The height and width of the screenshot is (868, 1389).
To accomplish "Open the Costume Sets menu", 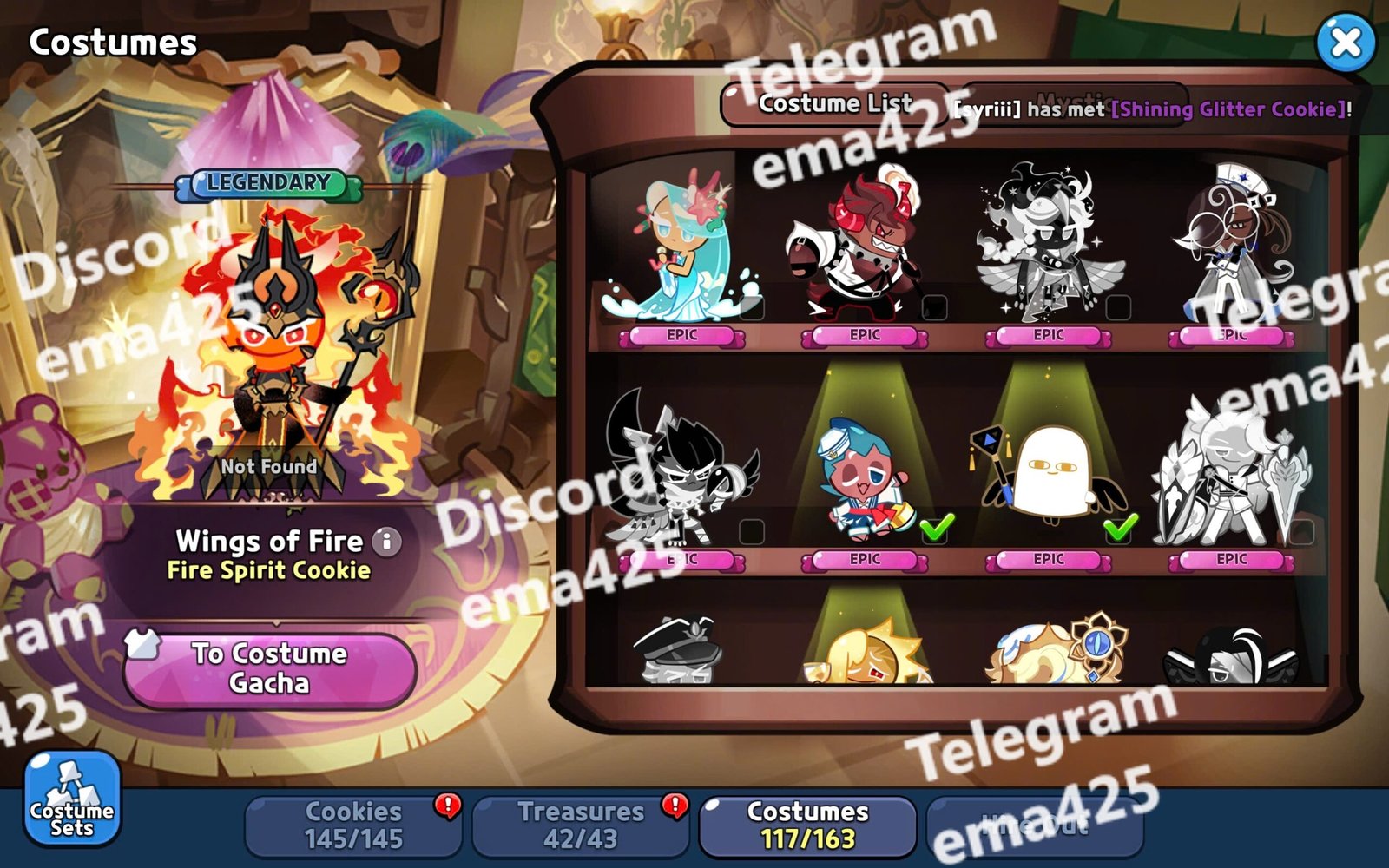I will [71, 799].
